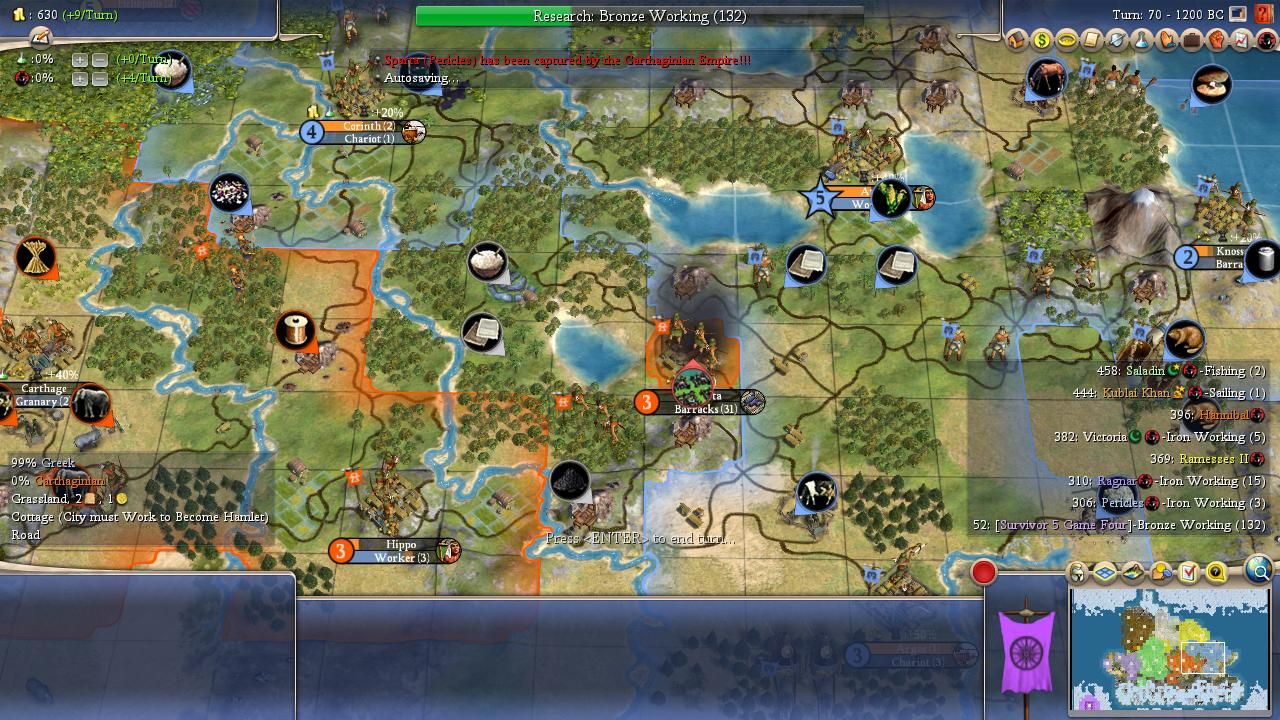This screenshot has width=1280, height=720.
Task: Increase the espionage rate with plus
Action: tap(80, 78)
